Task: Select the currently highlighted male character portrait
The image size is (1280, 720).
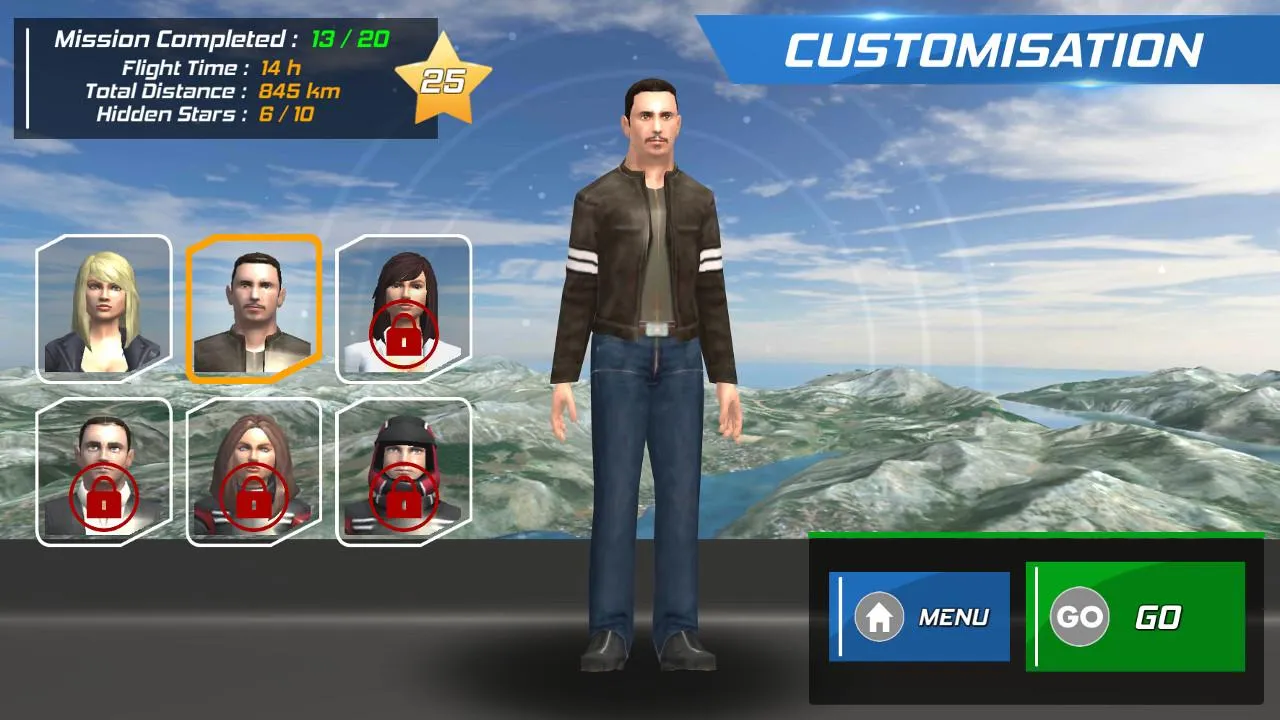Action: click(x=253, y=307)
